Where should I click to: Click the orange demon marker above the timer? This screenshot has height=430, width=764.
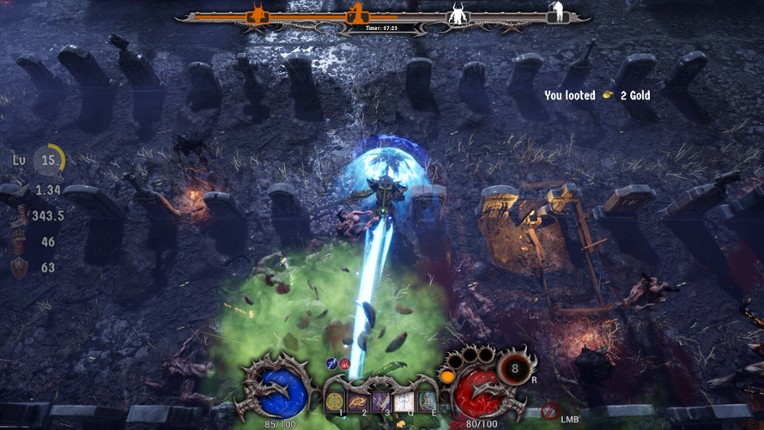(x=357, y=14)
